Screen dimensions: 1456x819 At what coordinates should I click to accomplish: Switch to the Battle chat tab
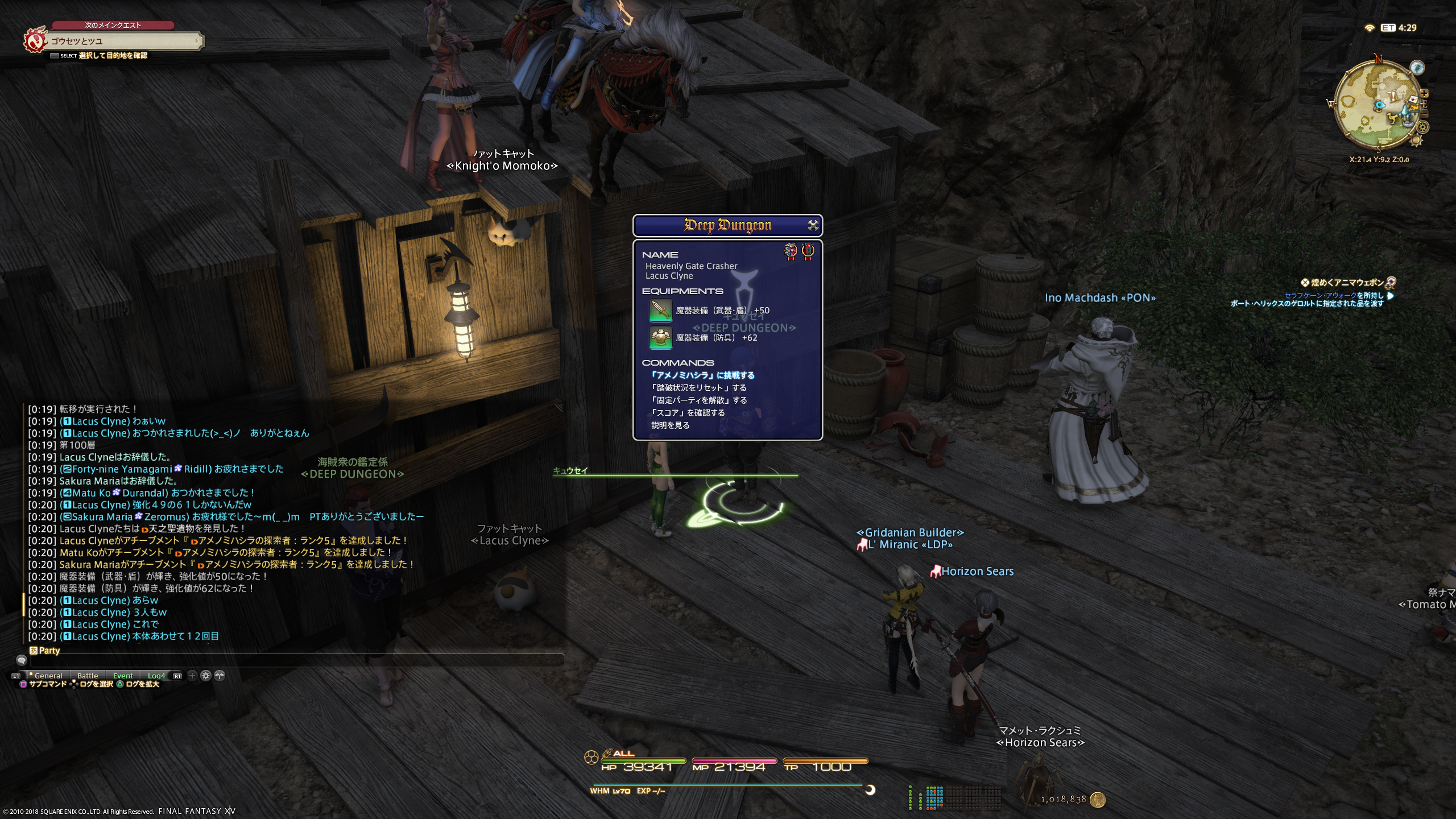(x=88, y=676)
